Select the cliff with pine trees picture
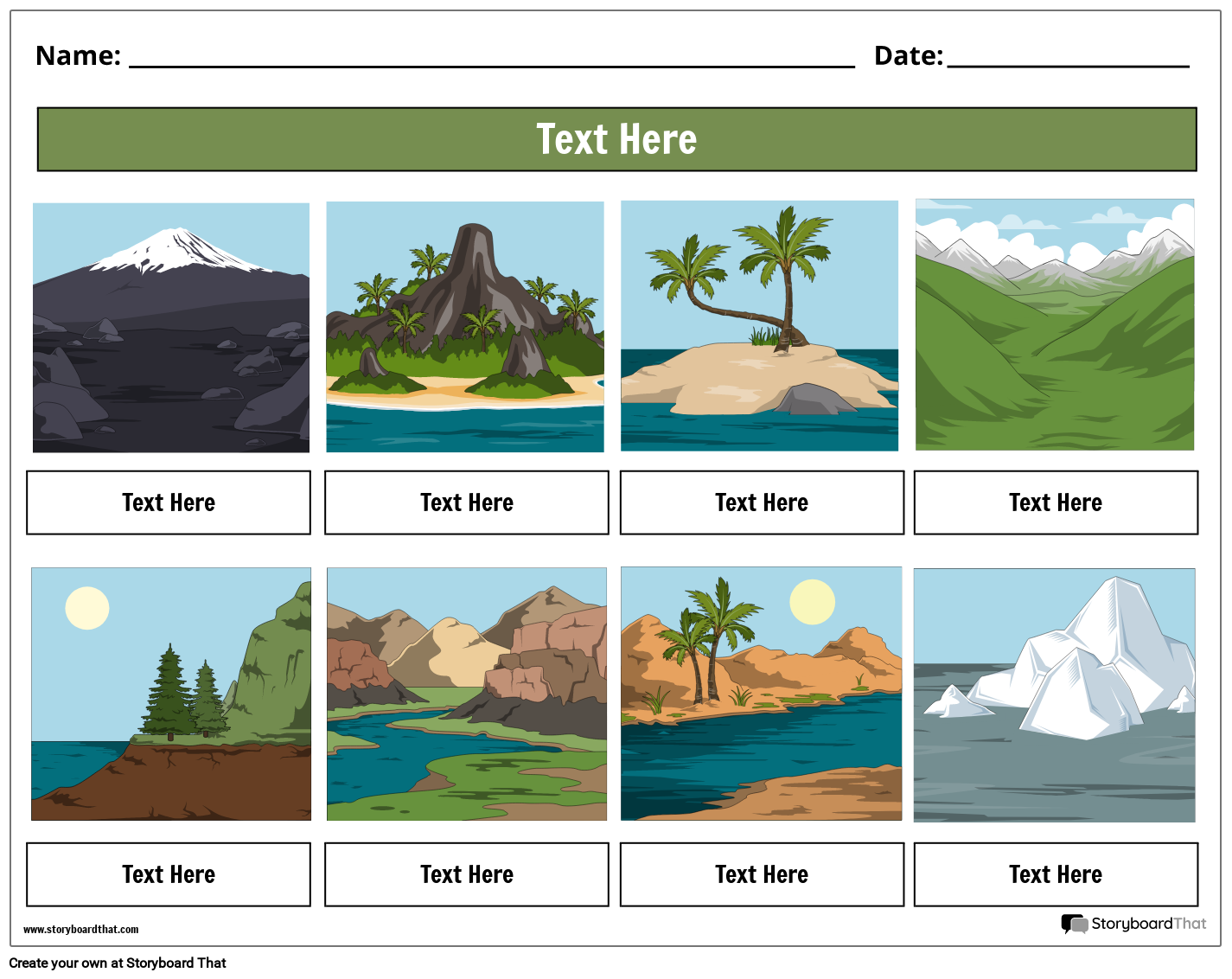The width and height of the screenshot is (1232, 979). click(x=171, y=694)
